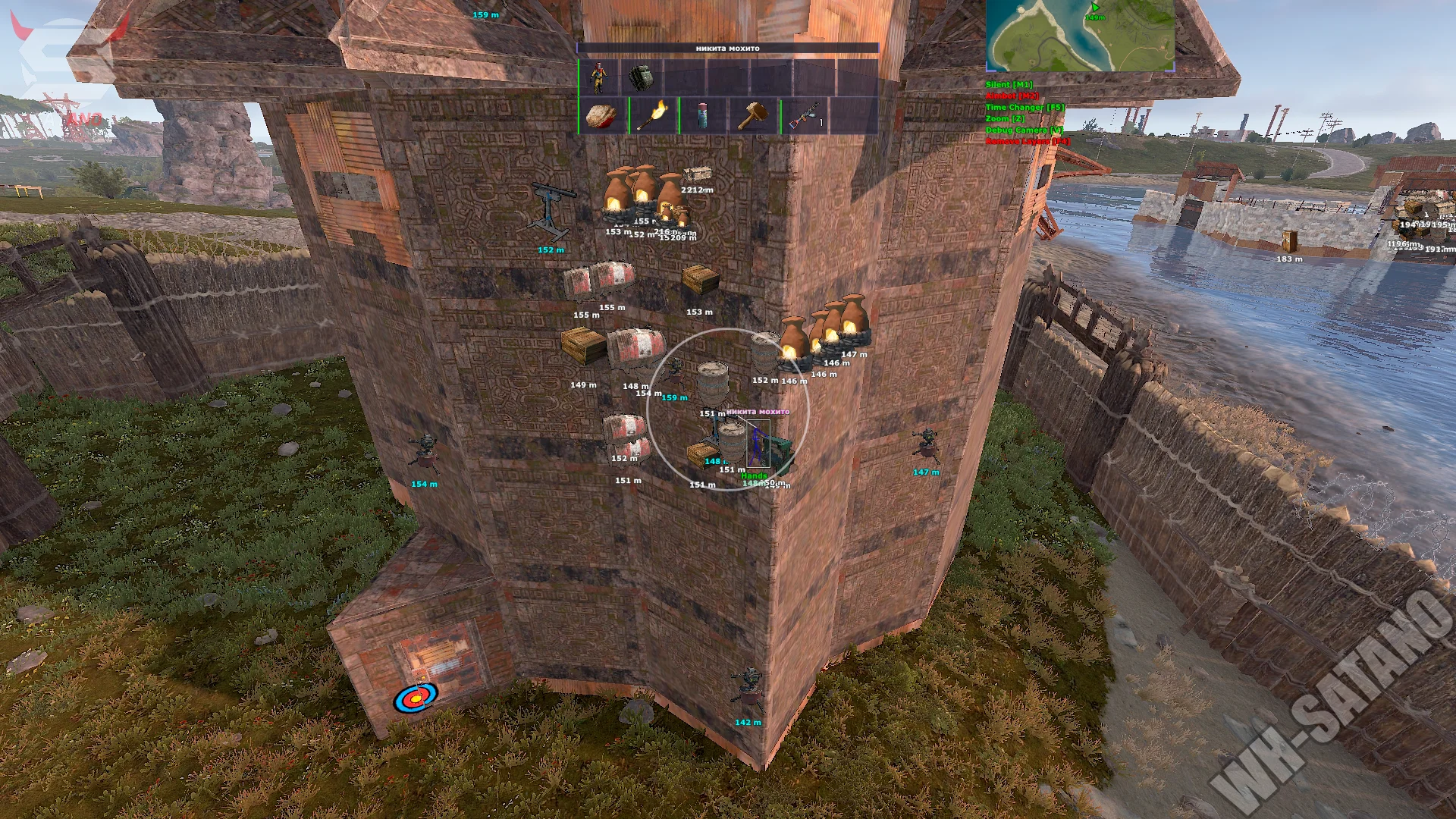The height and width of the screenshot is (819, 1456).
Task: Choose the rock in the hotbar
Action: (601, 116)
